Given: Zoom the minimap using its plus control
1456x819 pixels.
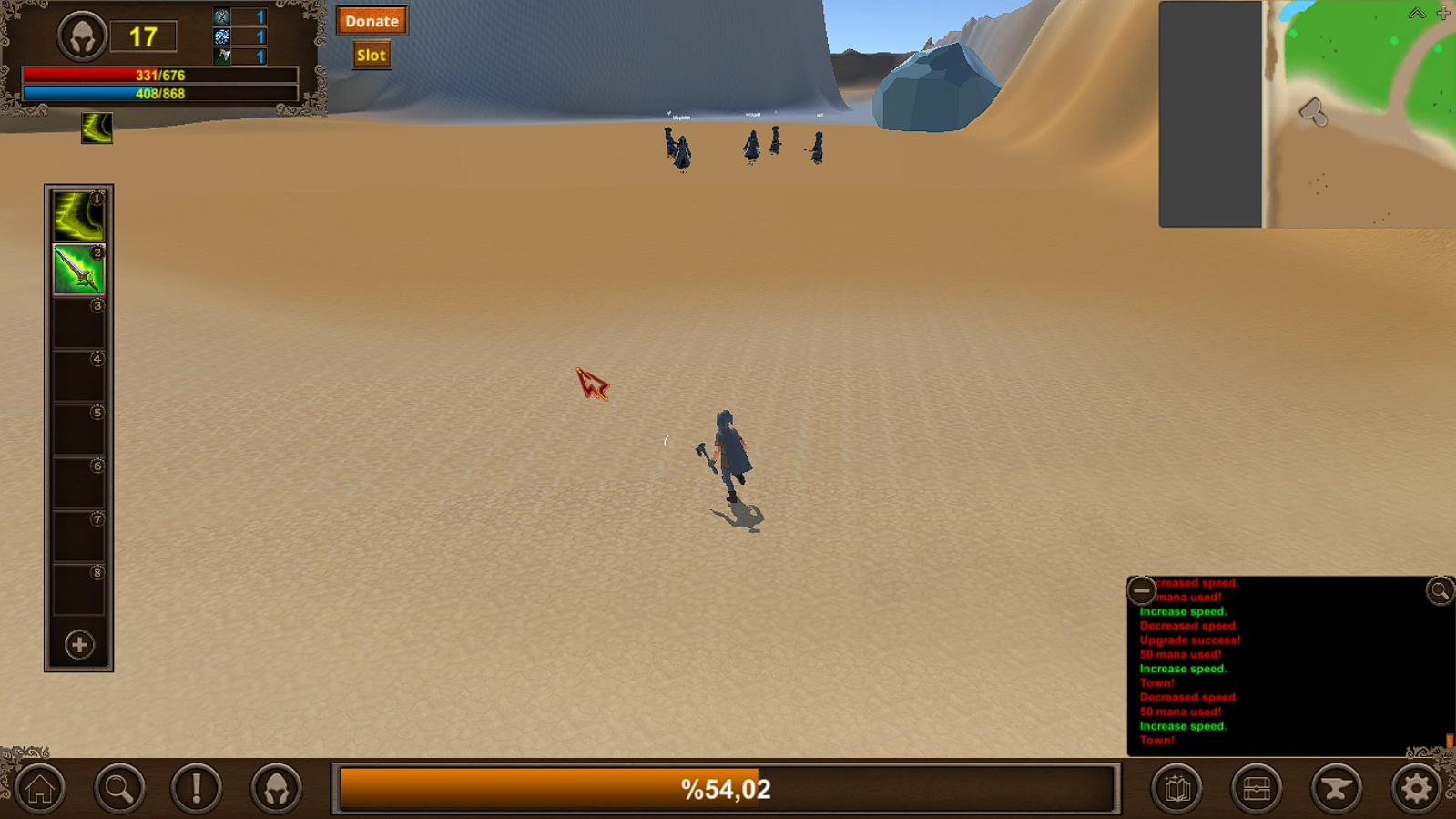Looking at the screenshot, I should [x=1442, y=14].
